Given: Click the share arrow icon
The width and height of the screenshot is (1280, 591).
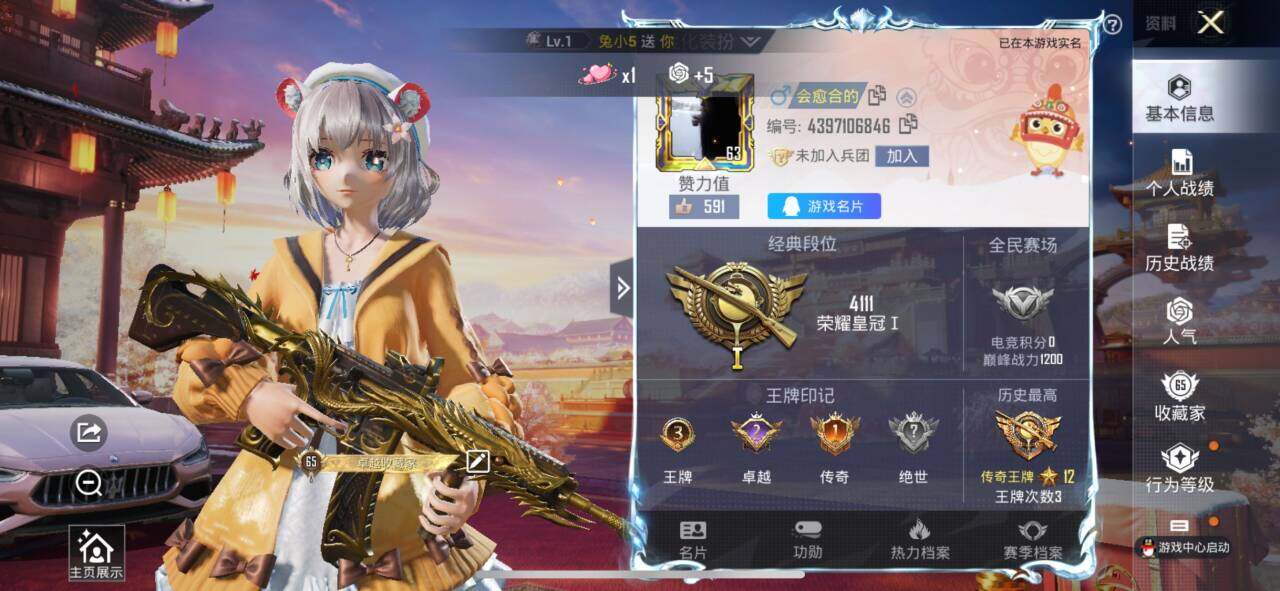Looking at the screenshot, I should pos(89,432).
